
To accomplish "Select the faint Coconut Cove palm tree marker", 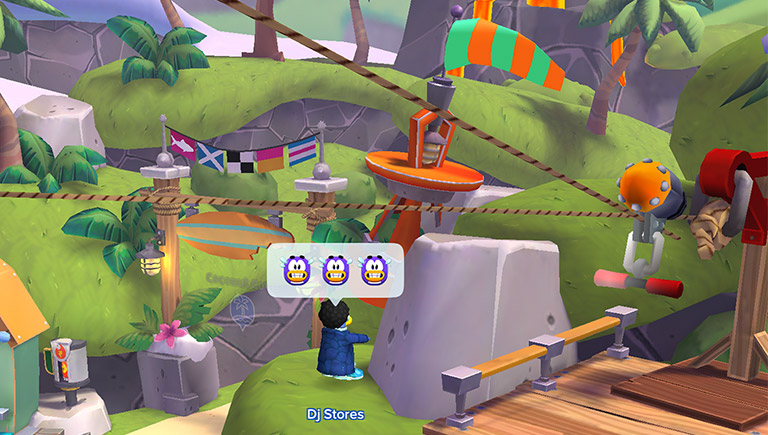I will [x=240, y=310].
